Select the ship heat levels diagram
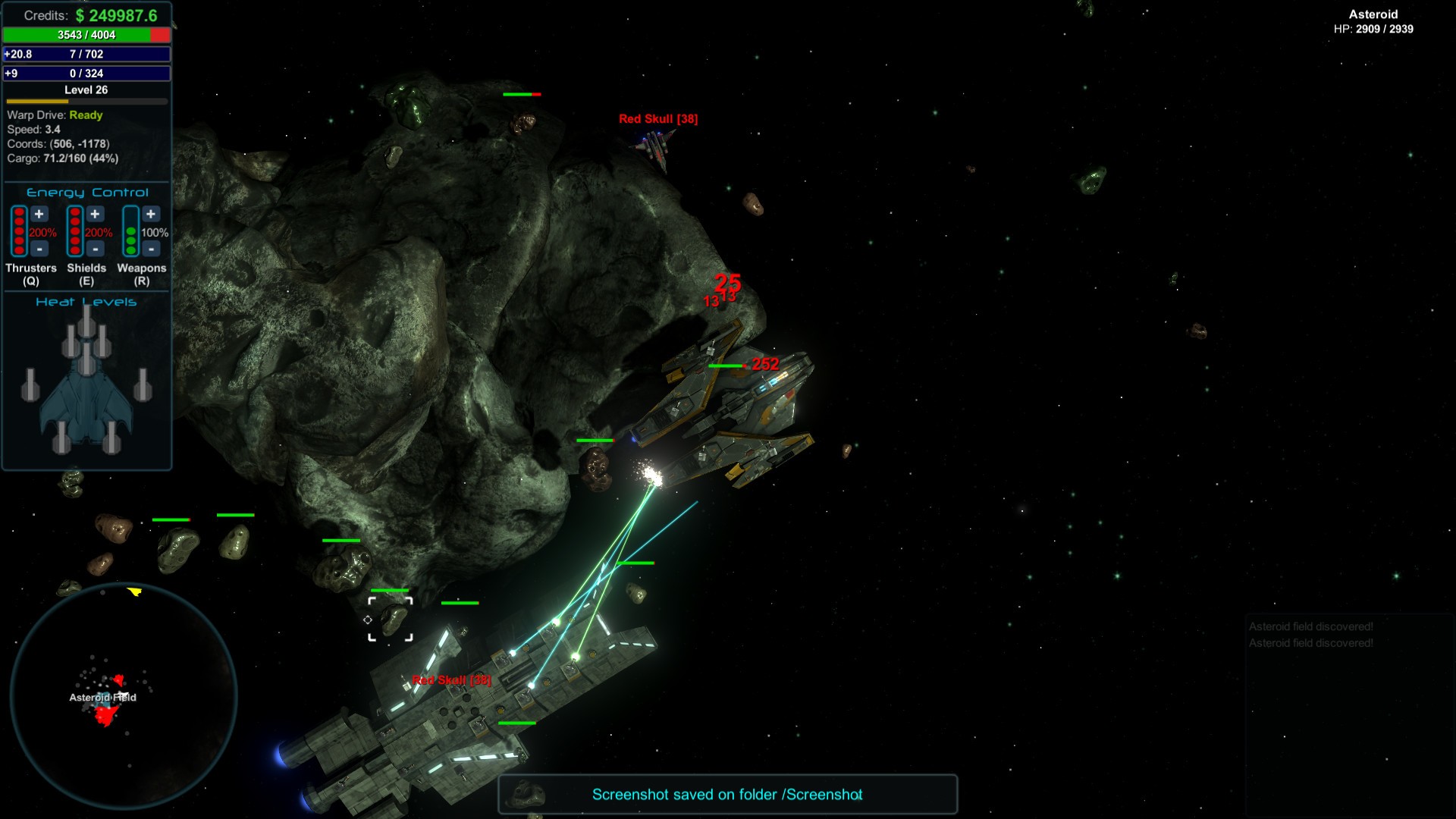Viewport: 1456px width, 819px height. pyautogui.click(x=86, y=383)
